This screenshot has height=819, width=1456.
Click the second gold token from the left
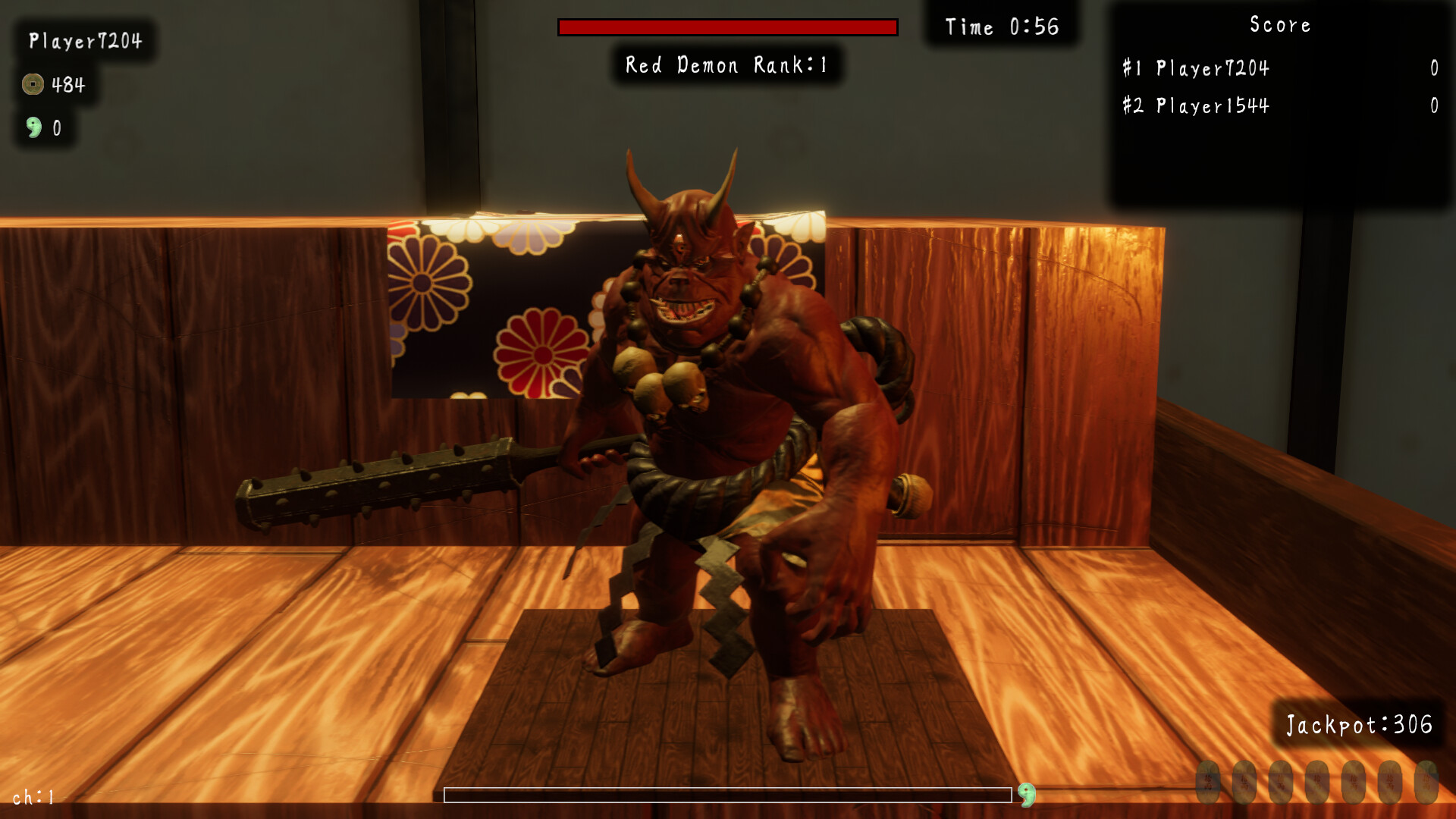pos(1244,783)
